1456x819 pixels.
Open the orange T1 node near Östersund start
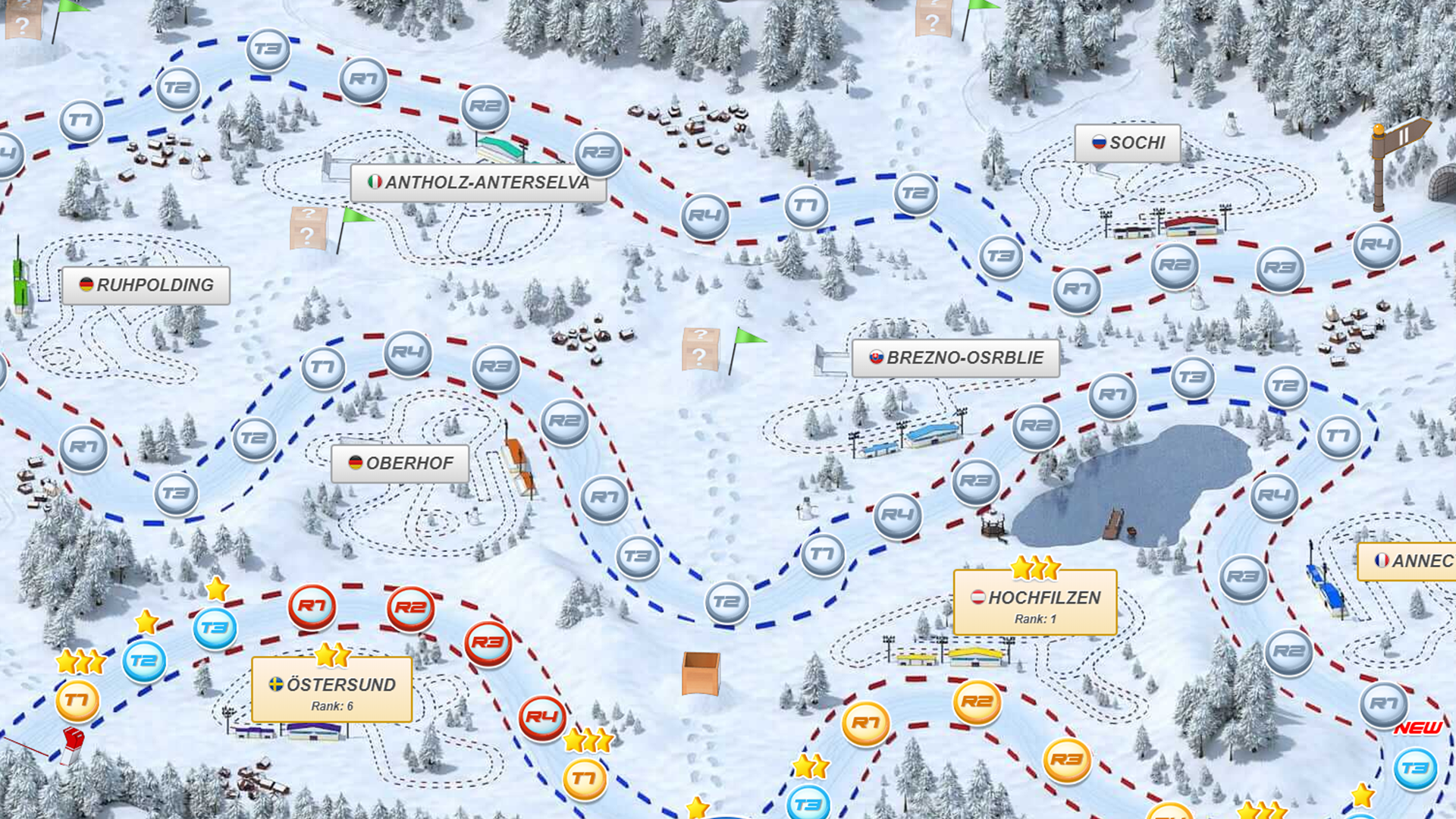click(x=76, y=700)
